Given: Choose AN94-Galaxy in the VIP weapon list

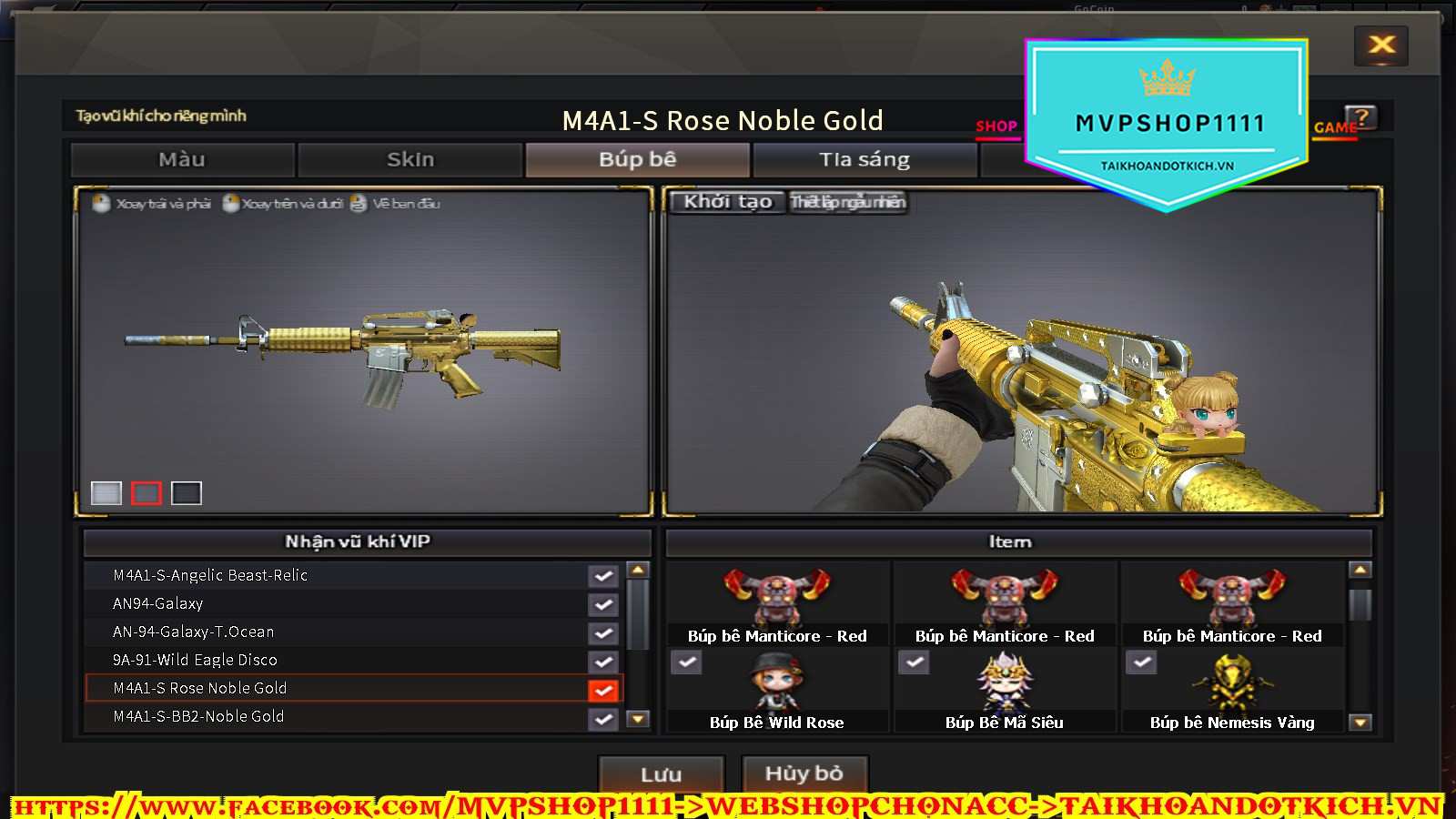Looking at the screenshot, I should 158,603.
